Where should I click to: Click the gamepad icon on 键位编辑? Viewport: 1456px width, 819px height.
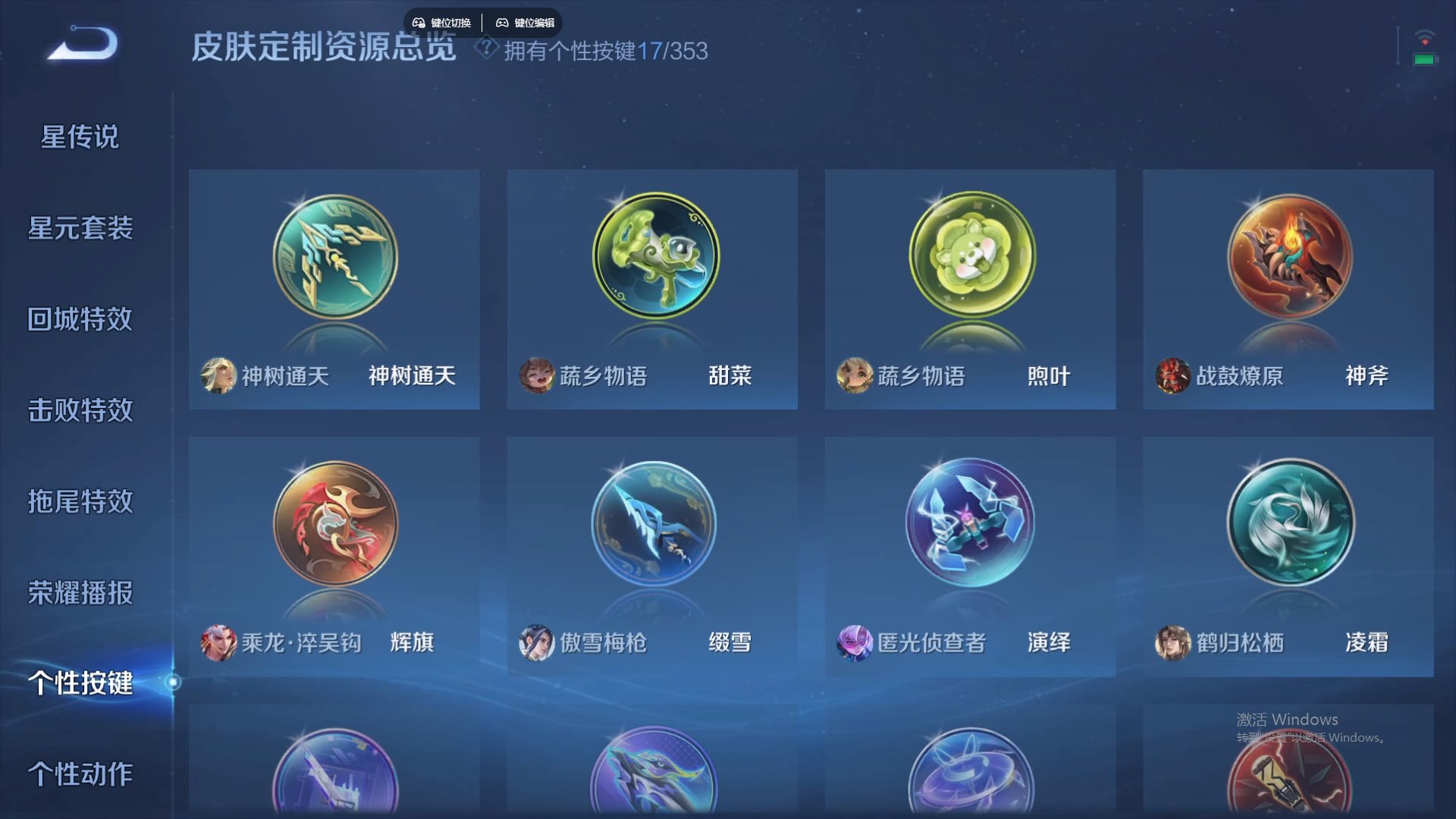[503, 22]
